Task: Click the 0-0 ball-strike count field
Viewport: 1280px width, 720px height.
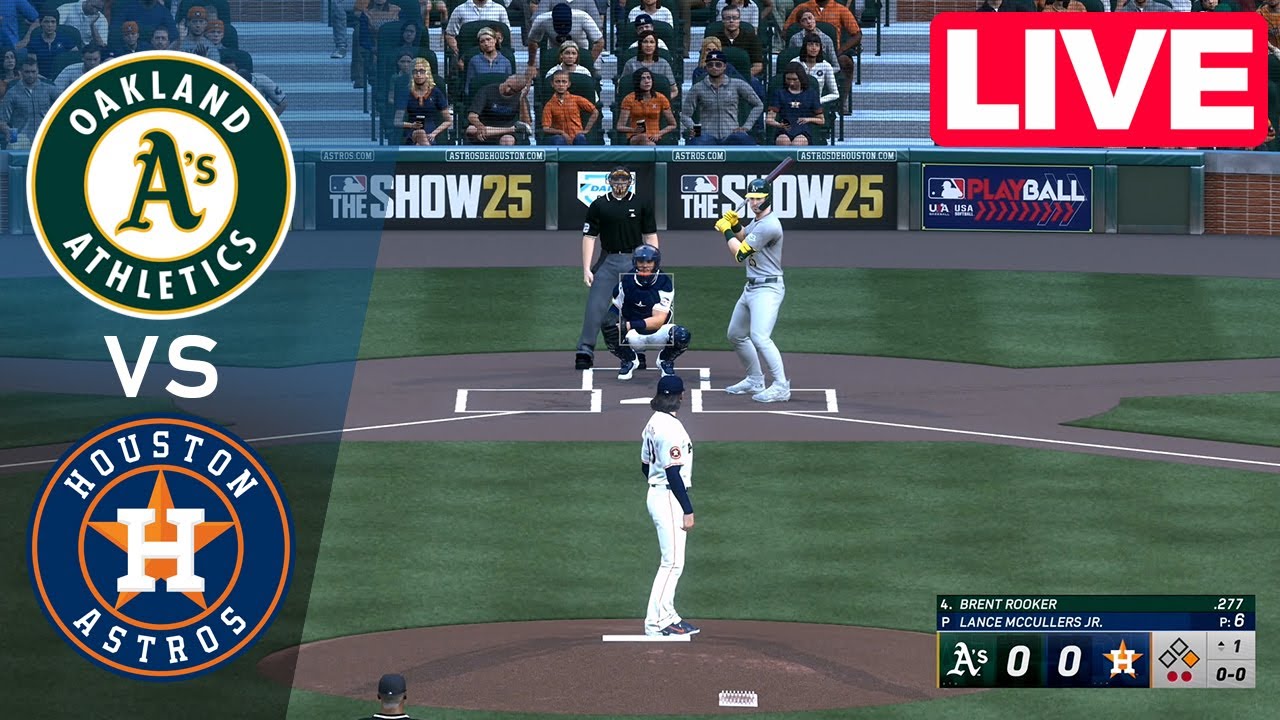Action: pyautogui.click(x=1229, y=674)
